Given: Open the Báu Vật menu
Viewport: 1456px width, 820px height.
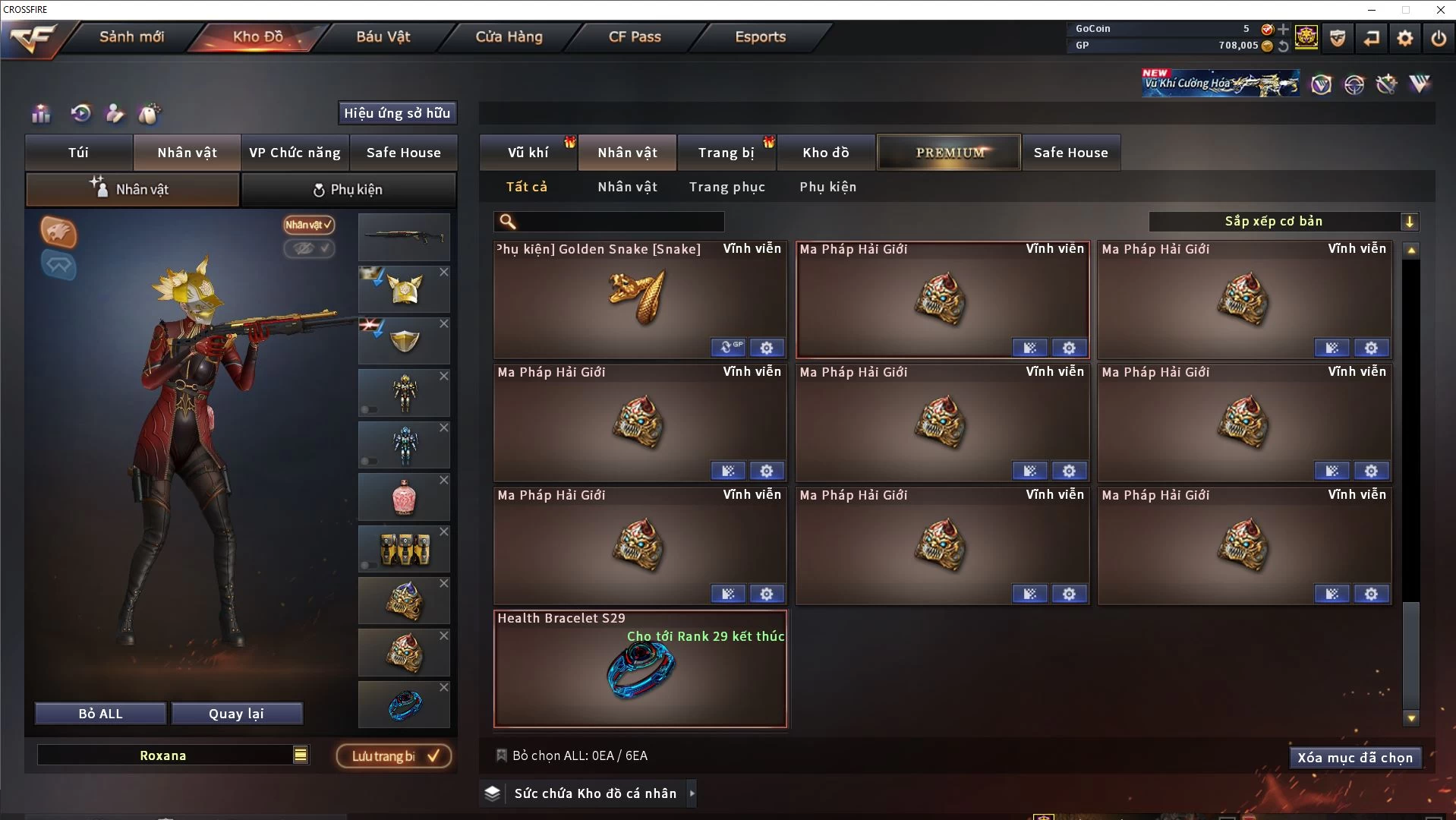Looking at the screenshot, I should click(383, 36).
